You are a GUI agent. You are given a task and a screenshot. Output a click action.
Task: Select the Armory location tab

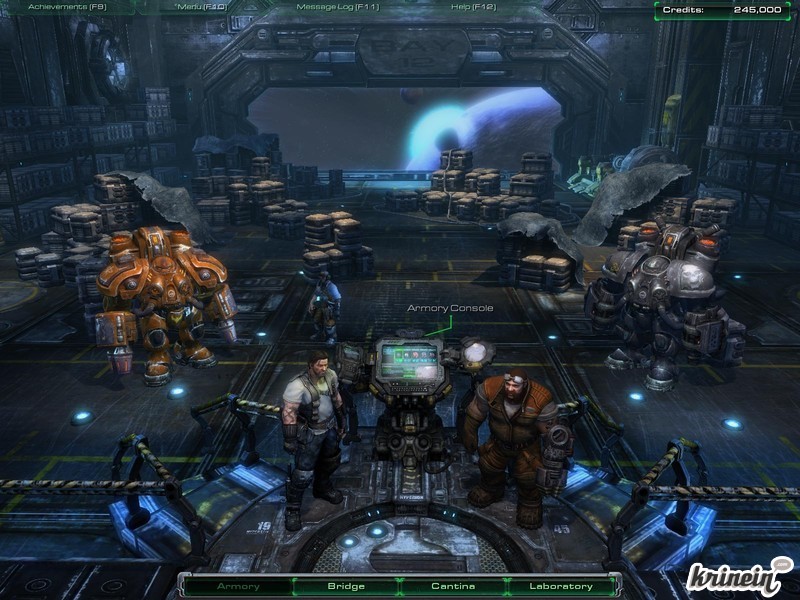pos(238,586)
